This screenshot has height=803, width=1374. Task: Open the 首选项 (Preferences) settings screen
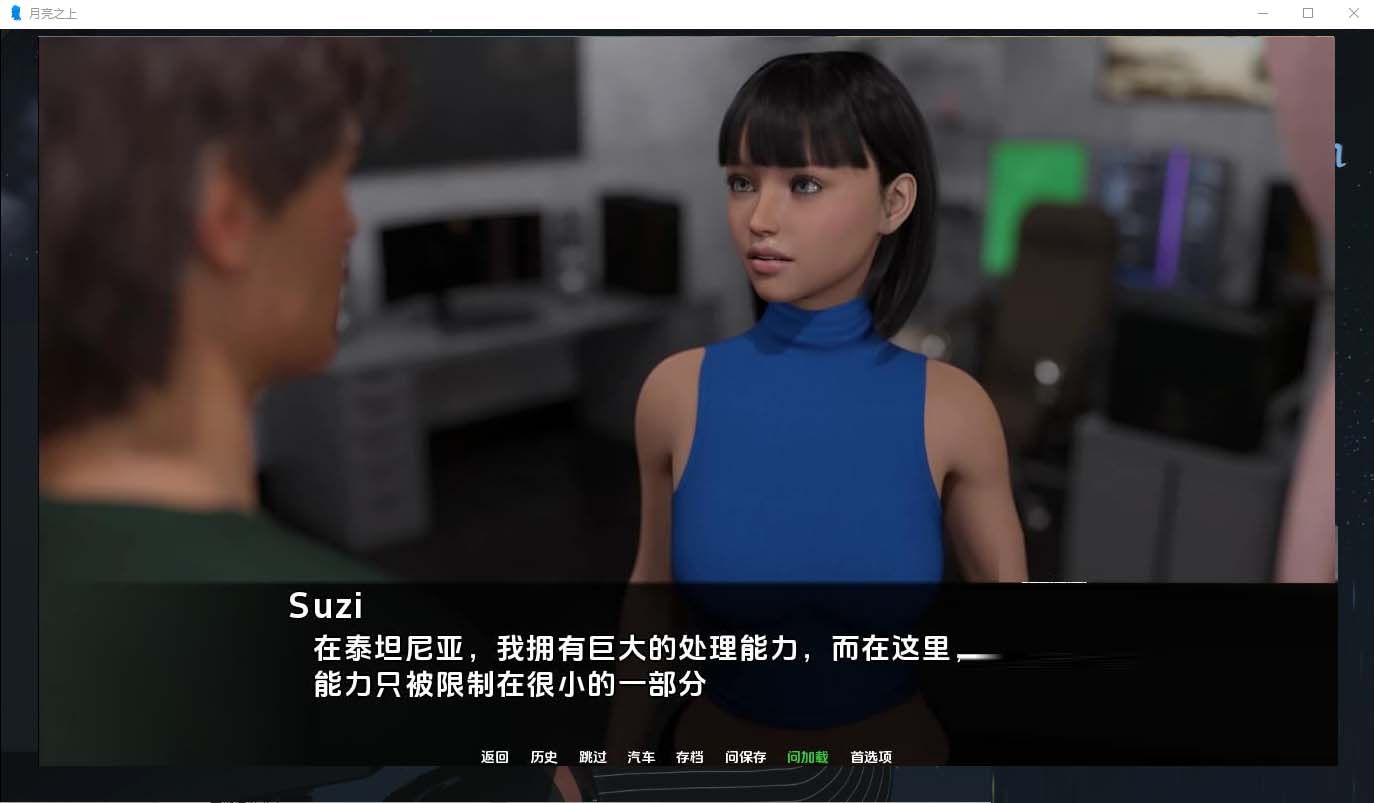[870, 757]
